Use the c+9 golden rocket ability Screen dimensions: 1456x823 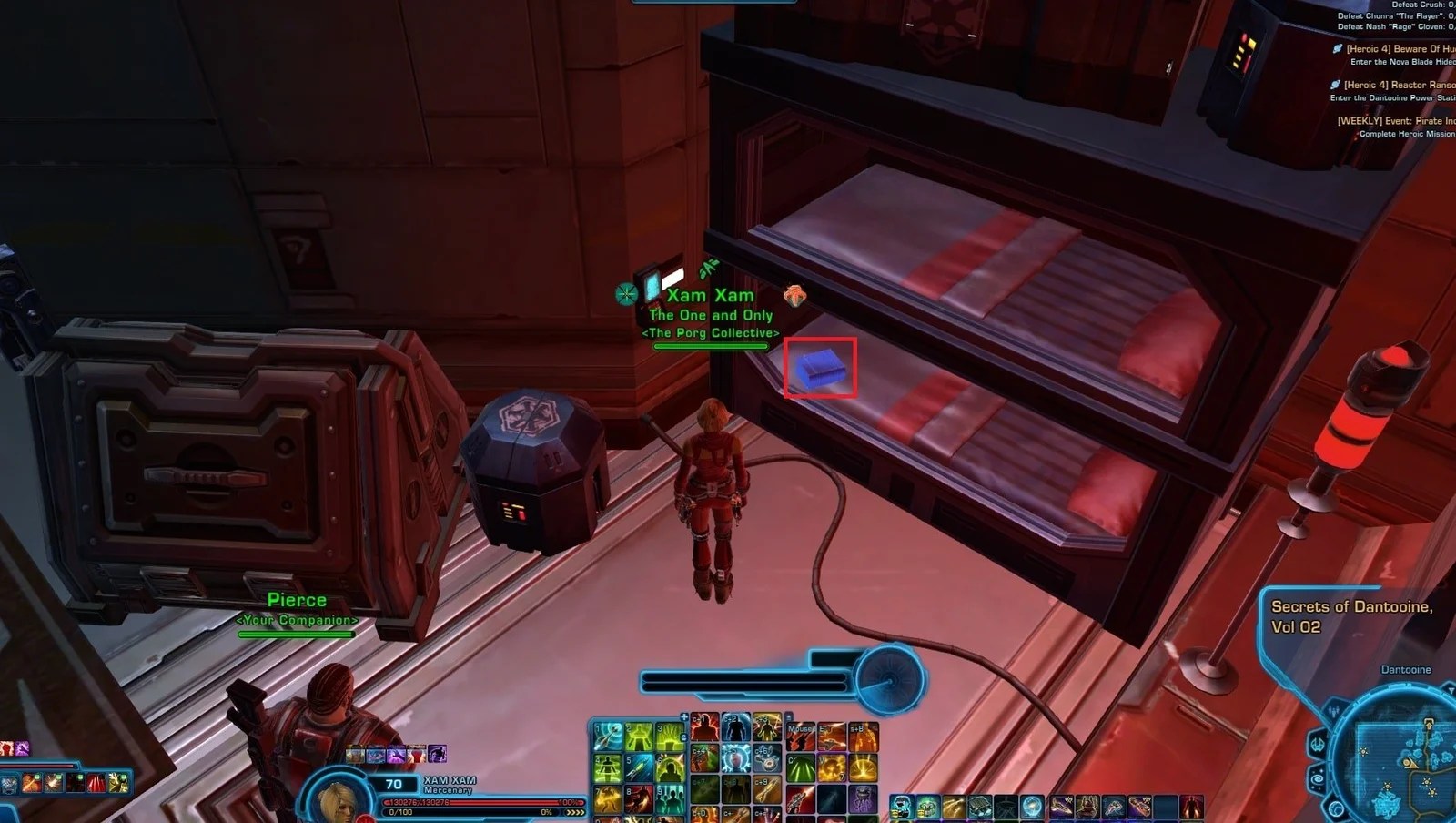(x=766, y=792)
